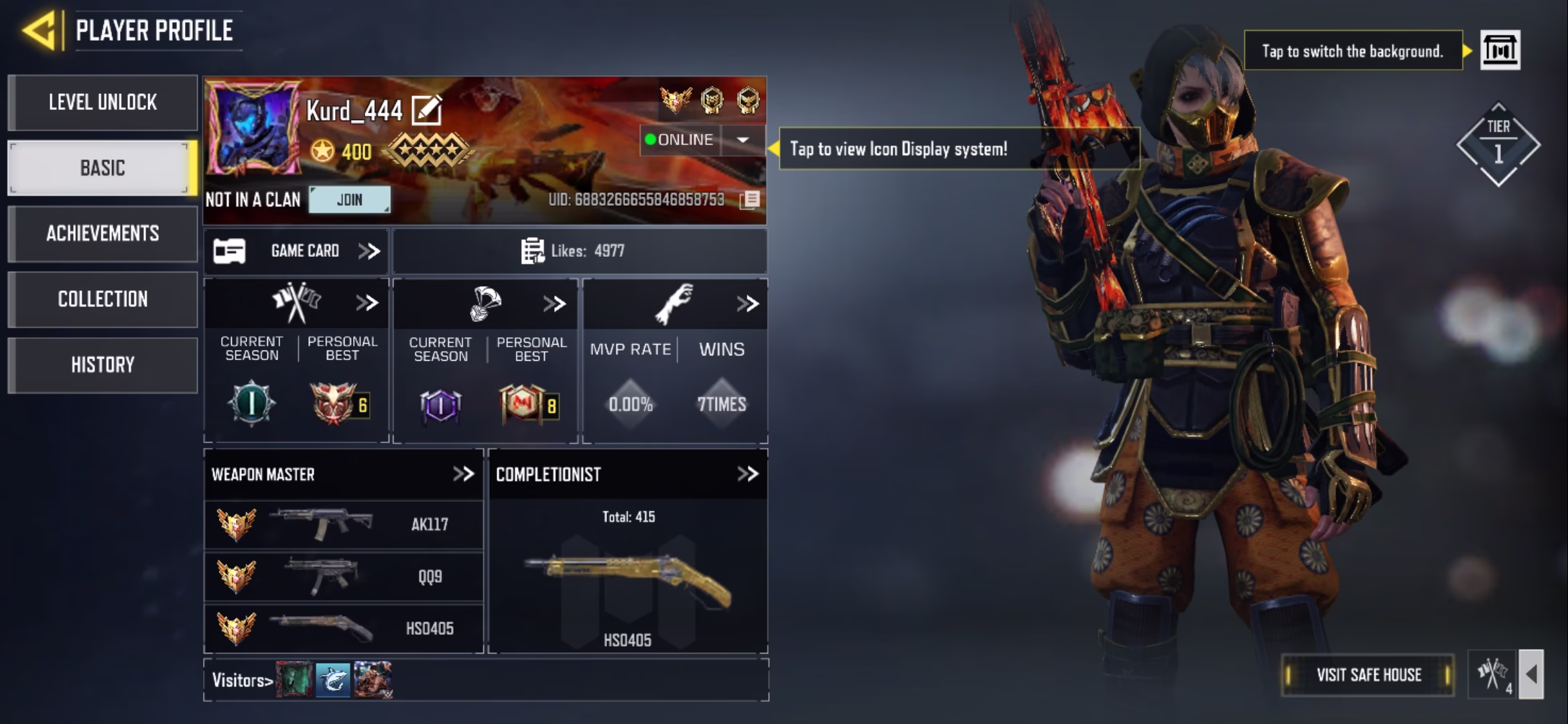This screenshot has height=724, width=1568.
Task: Select the QQ9 weapon master row
Action: pyautogui.click(x=343, y=577)
